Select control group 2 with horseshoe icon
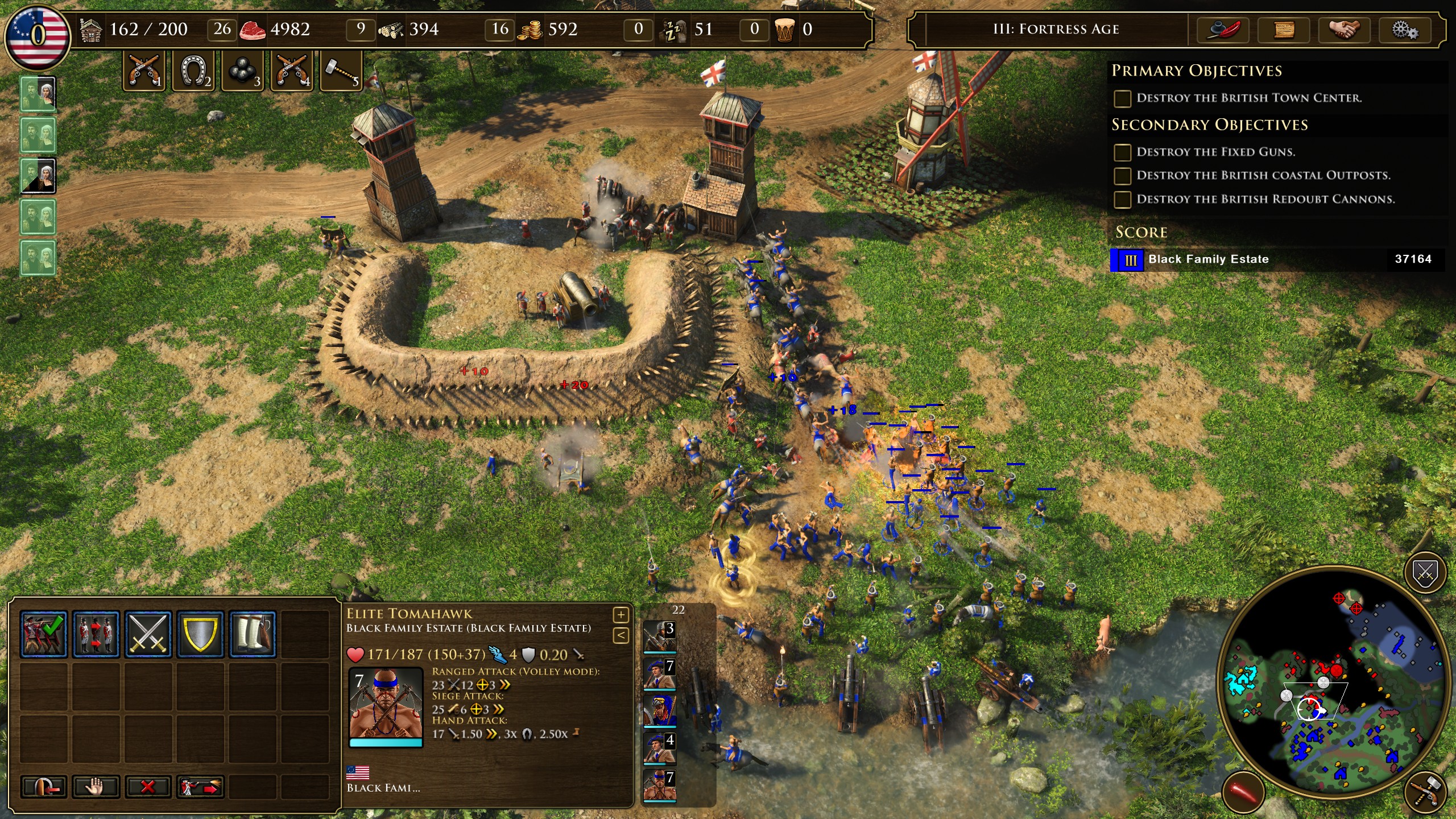 [x=193, y=71]
